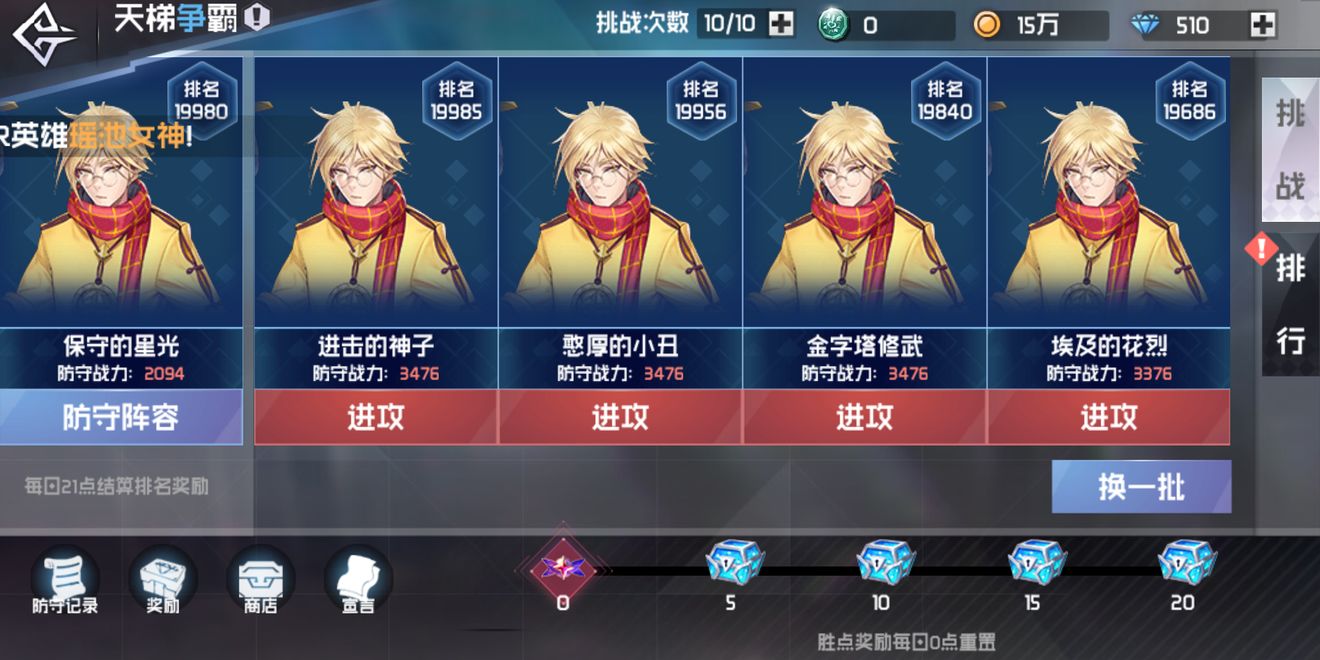1320x660 pixels.
Task: Add more challenge attempts with plus button
Action: [780, 24]
